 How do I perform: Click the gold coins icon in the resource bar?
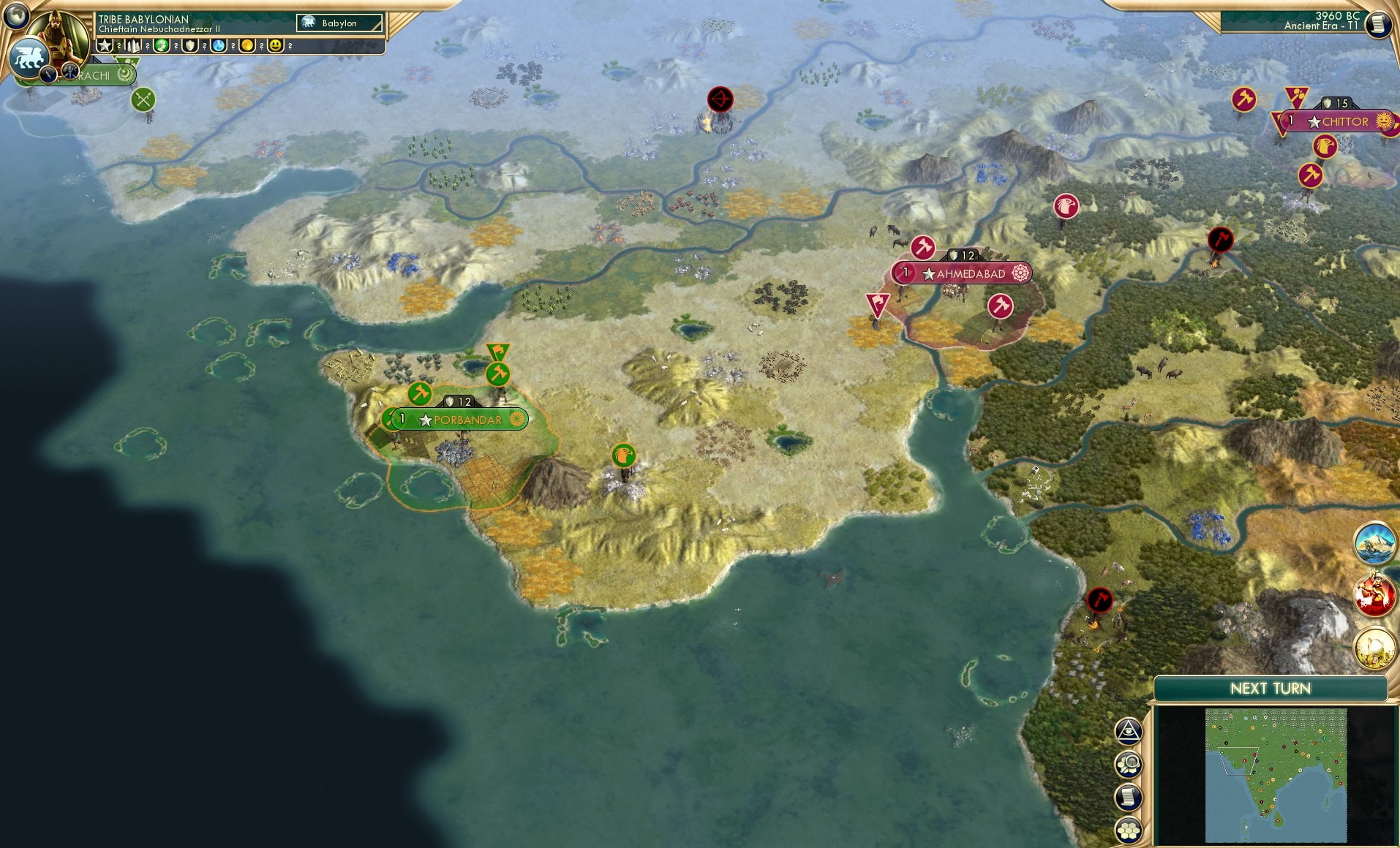point(246,46)
